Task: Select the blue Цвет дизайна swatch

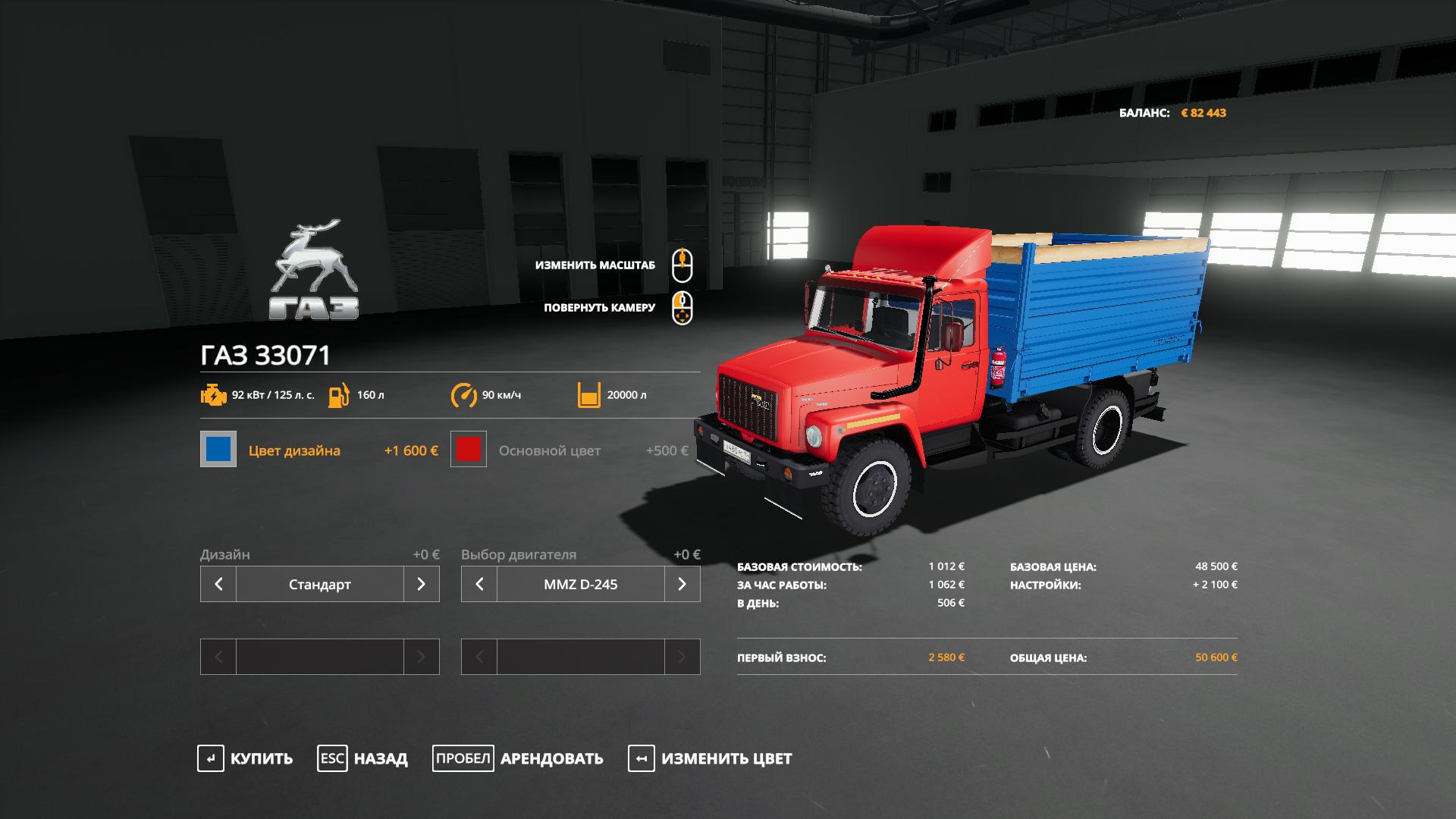Action: click(218, 449)
